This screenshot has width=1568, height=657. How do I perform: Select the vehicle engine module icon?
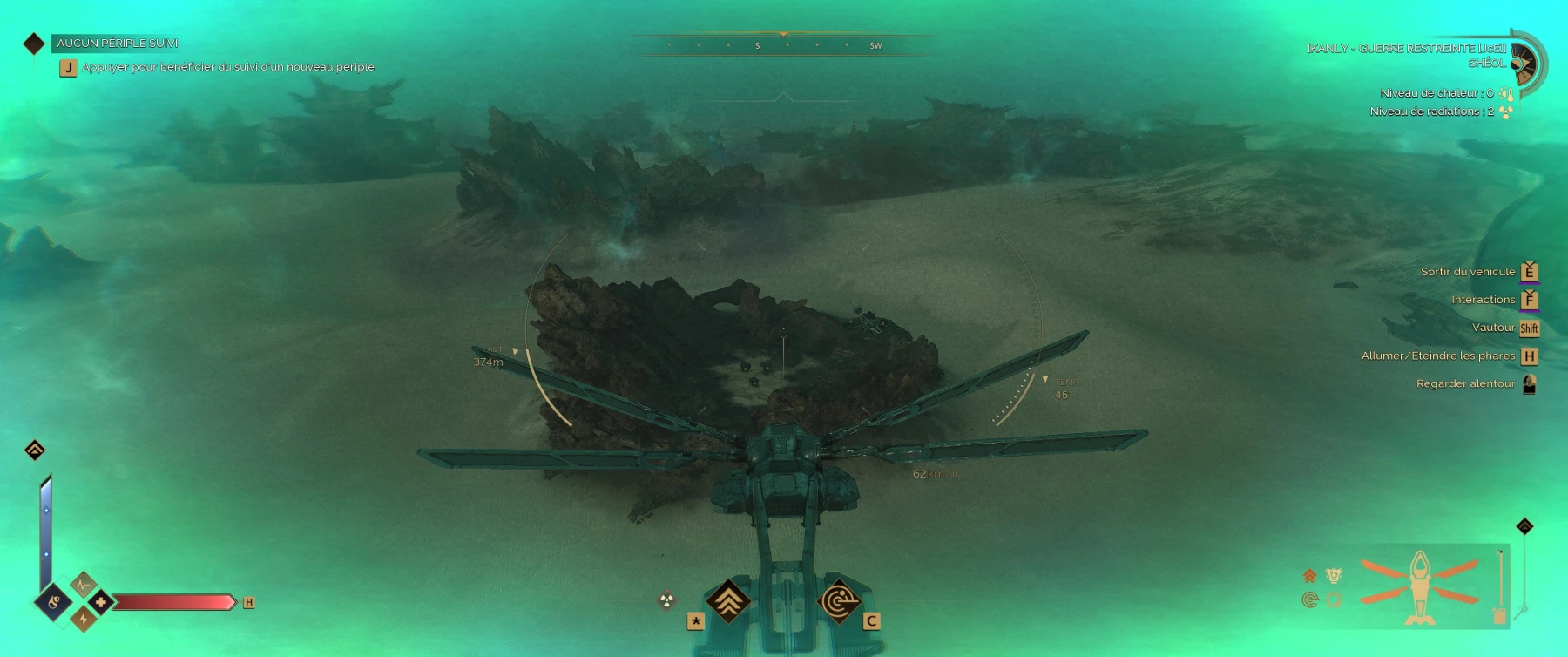click(x=1334, y=575)
